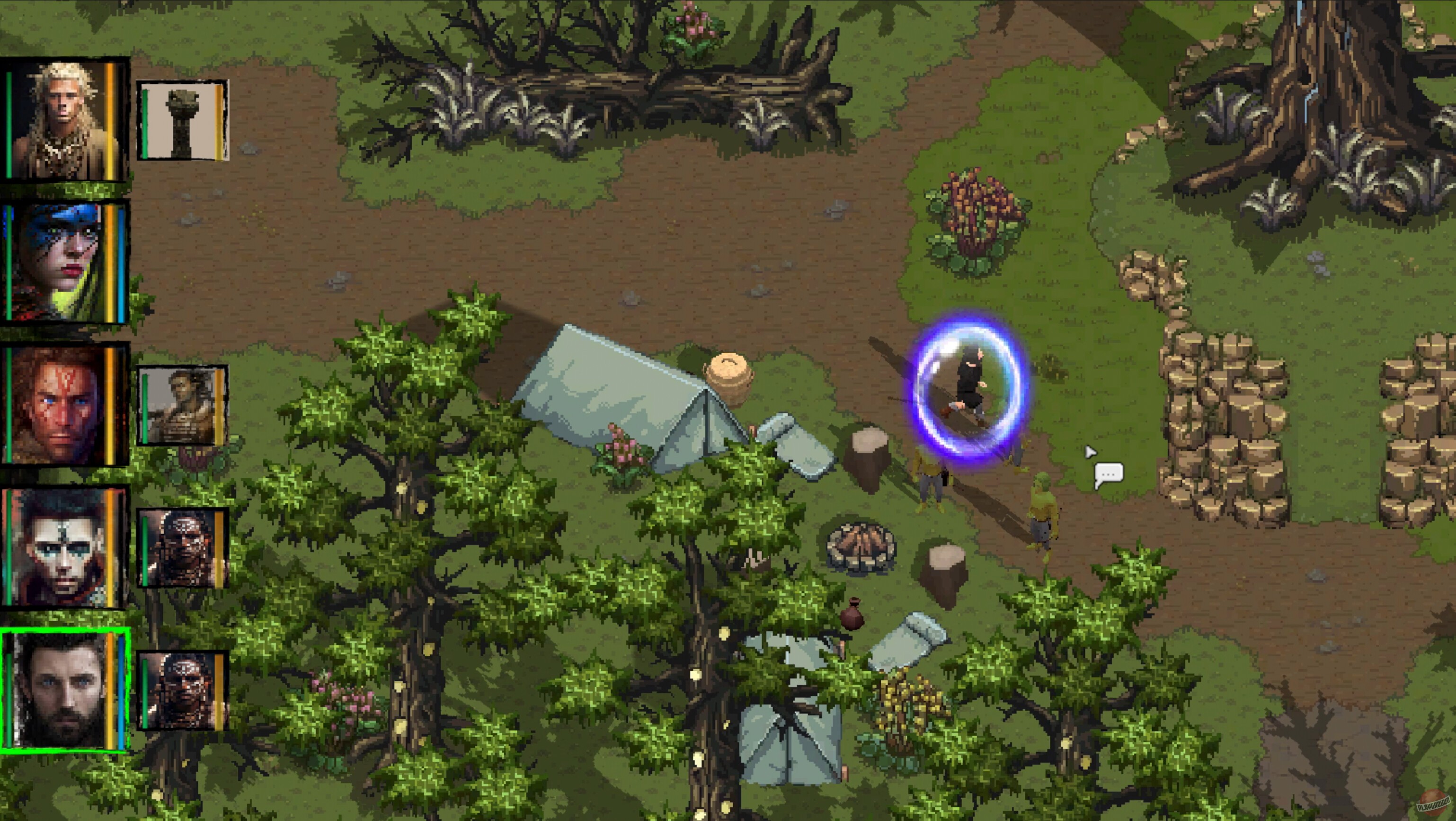This screenshot has width=1456, height=821.
Task: Click the speech bubble above the NPC
Action: point(1109,474)
